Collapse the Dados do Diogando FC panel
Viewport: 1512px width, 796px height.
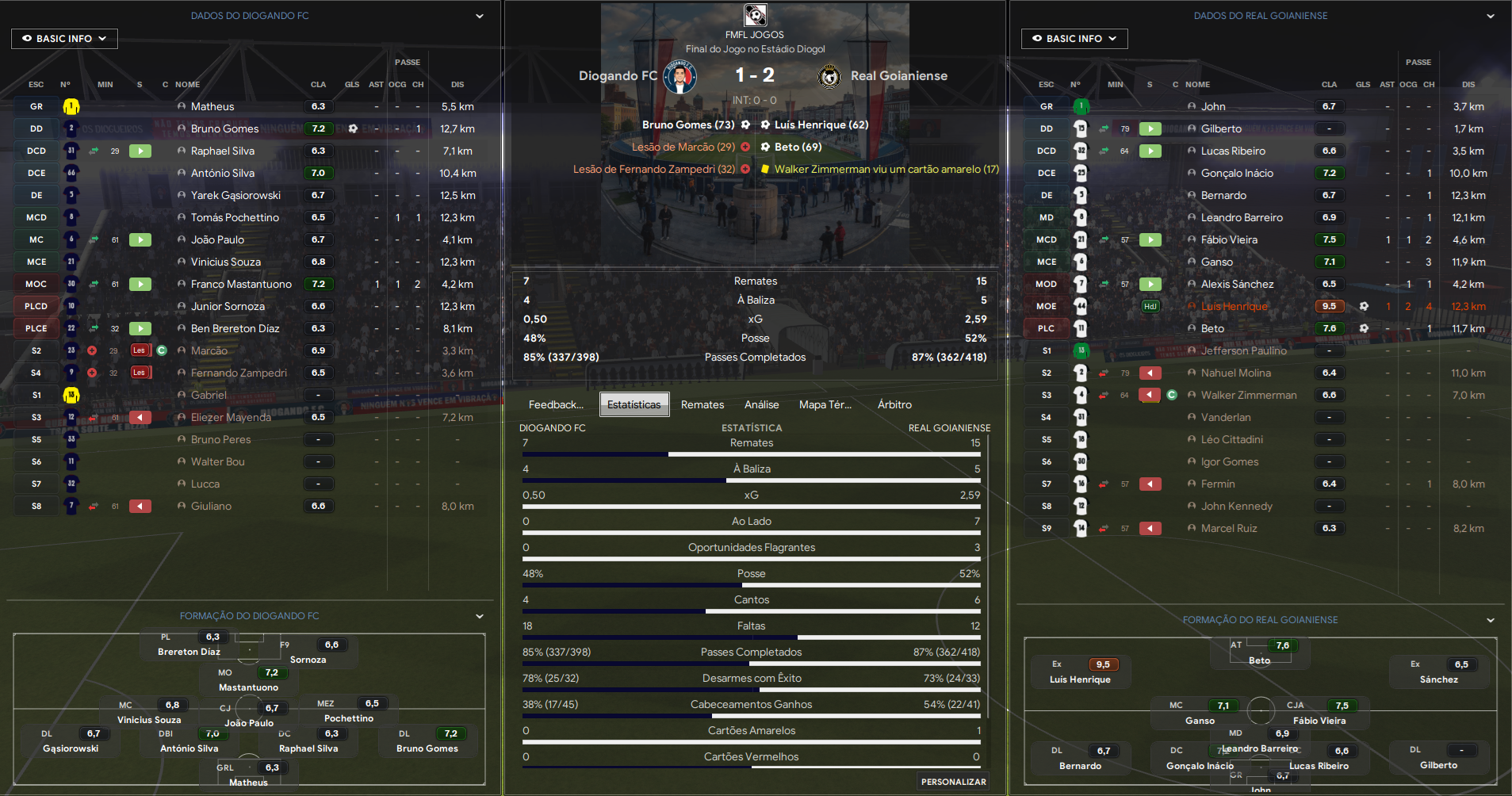tap(480, 16)
